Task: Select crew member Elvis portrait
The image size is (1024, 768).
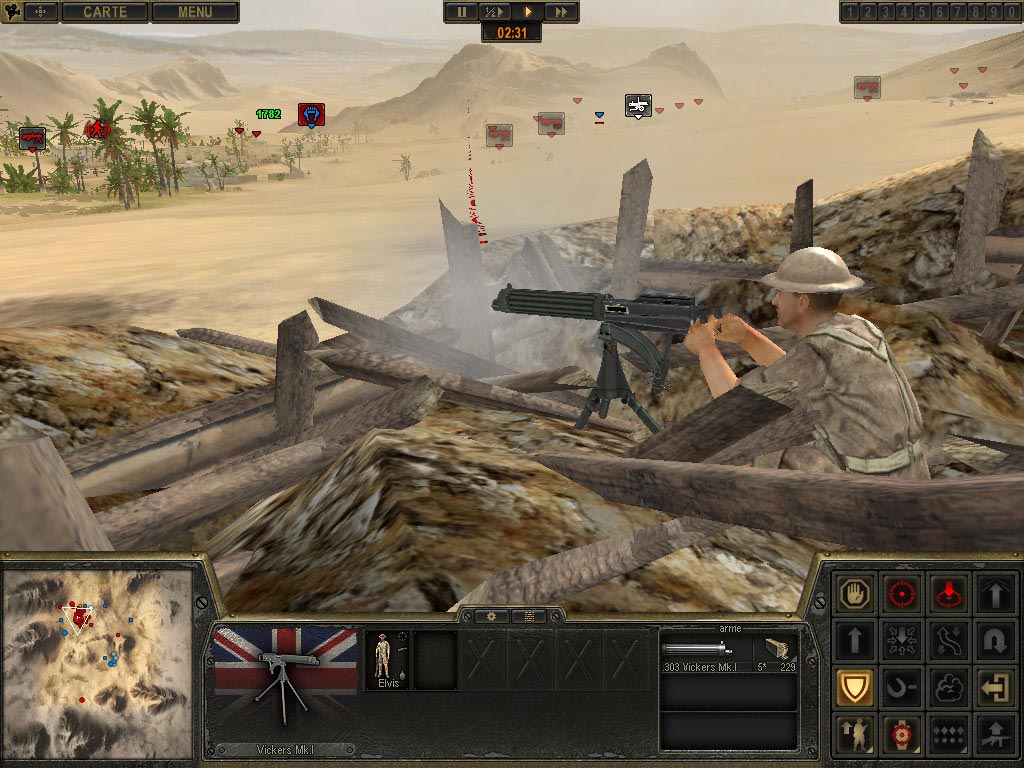Action: coord(388,660)
